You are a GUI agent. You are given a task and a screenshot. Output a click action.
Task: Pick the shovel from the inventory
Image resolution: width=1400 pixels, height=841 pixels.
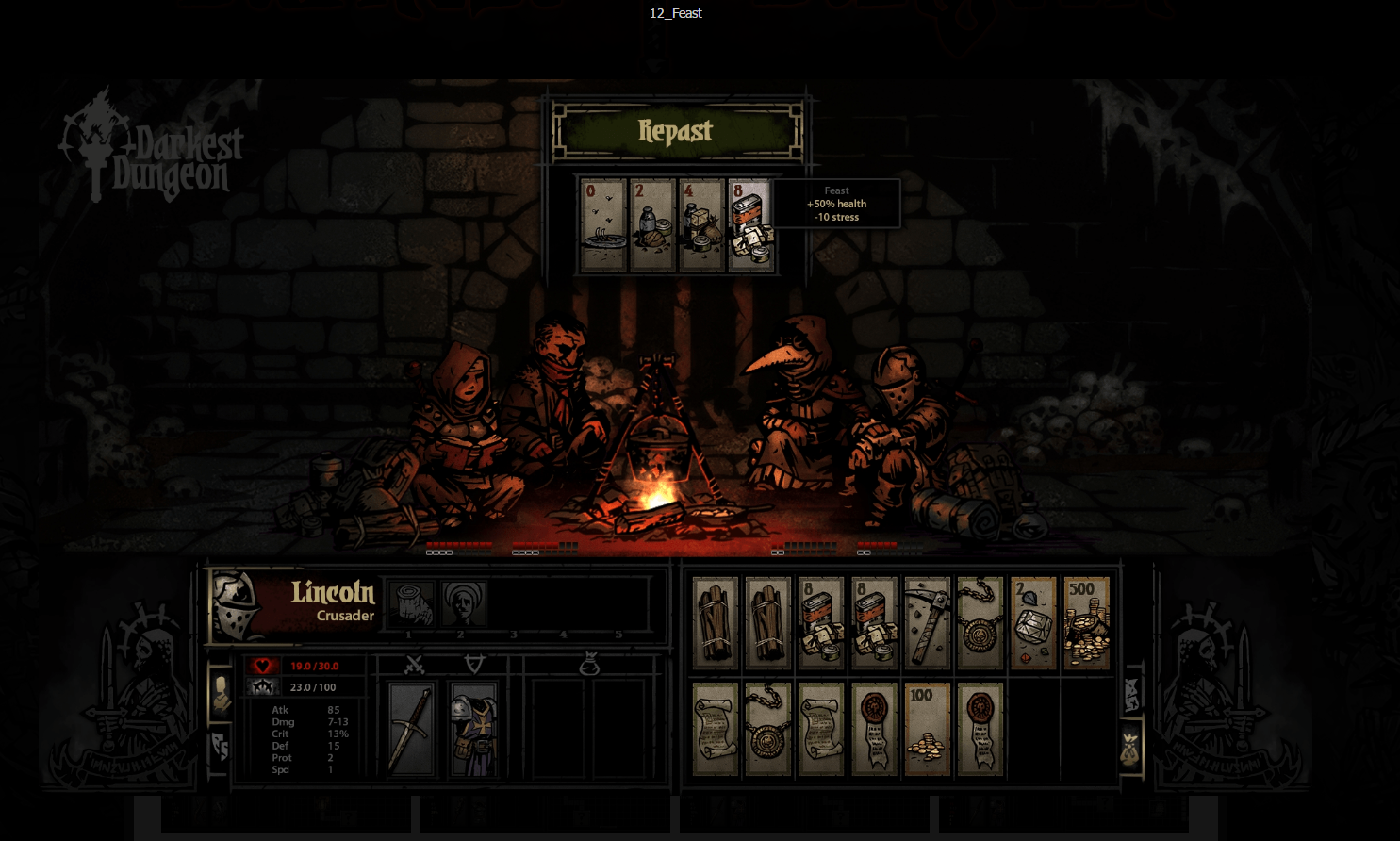click(927, 622)
